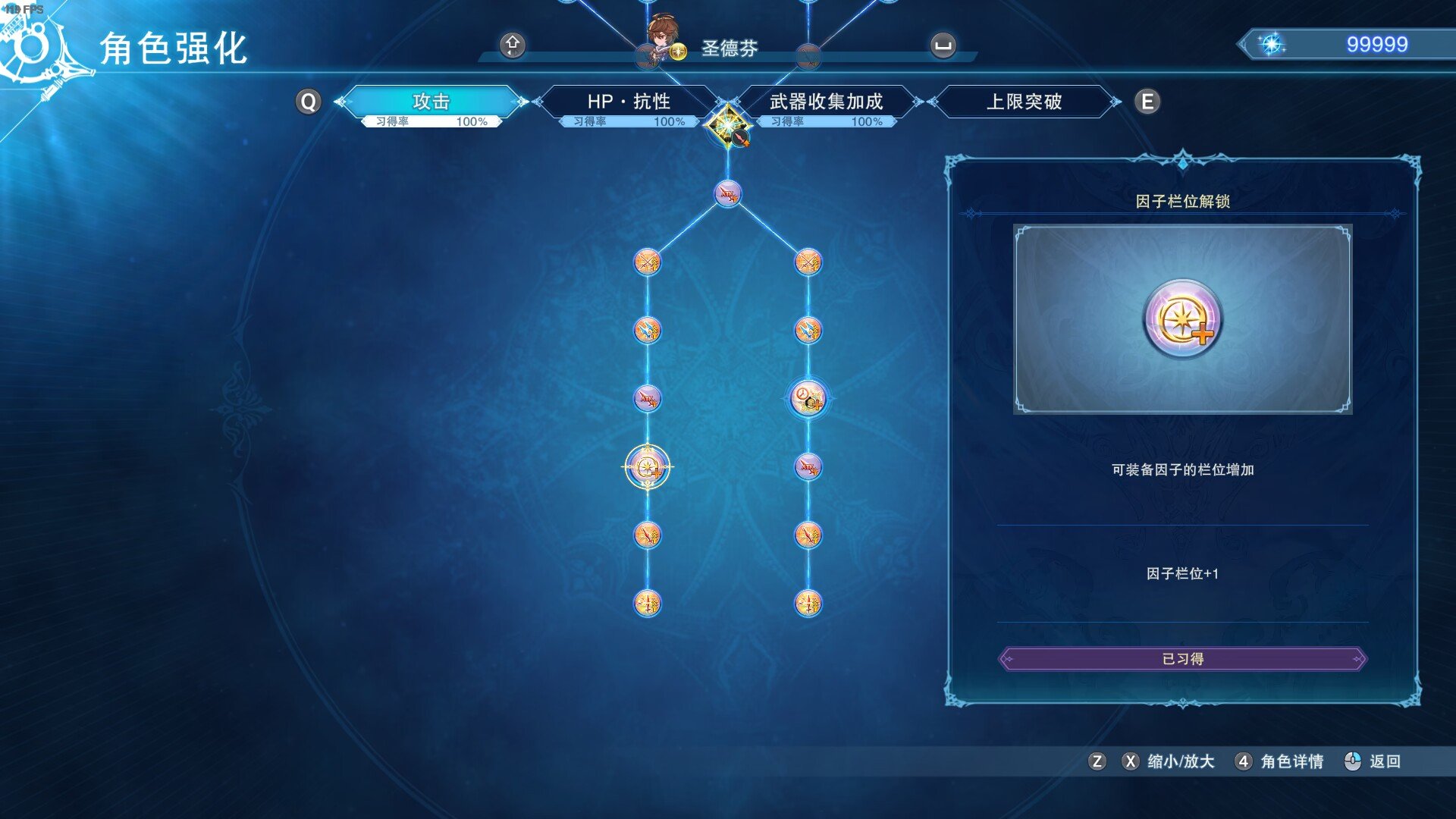Select the ATK node below the left critical node
The height and width of the screenshot is (819, 1456).
coord(646,397)
